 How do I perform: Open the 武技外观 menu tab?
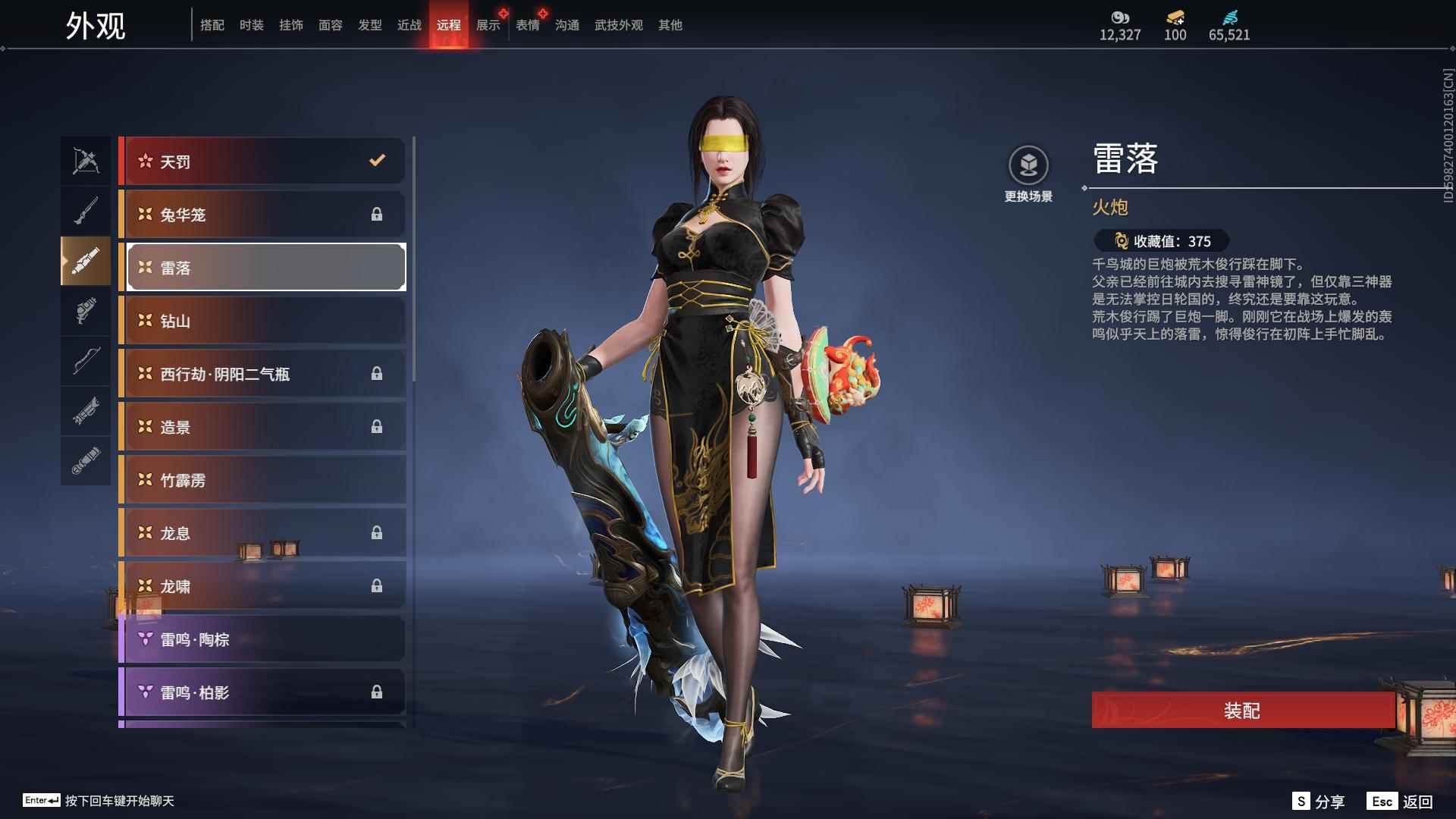pos(617,24)
